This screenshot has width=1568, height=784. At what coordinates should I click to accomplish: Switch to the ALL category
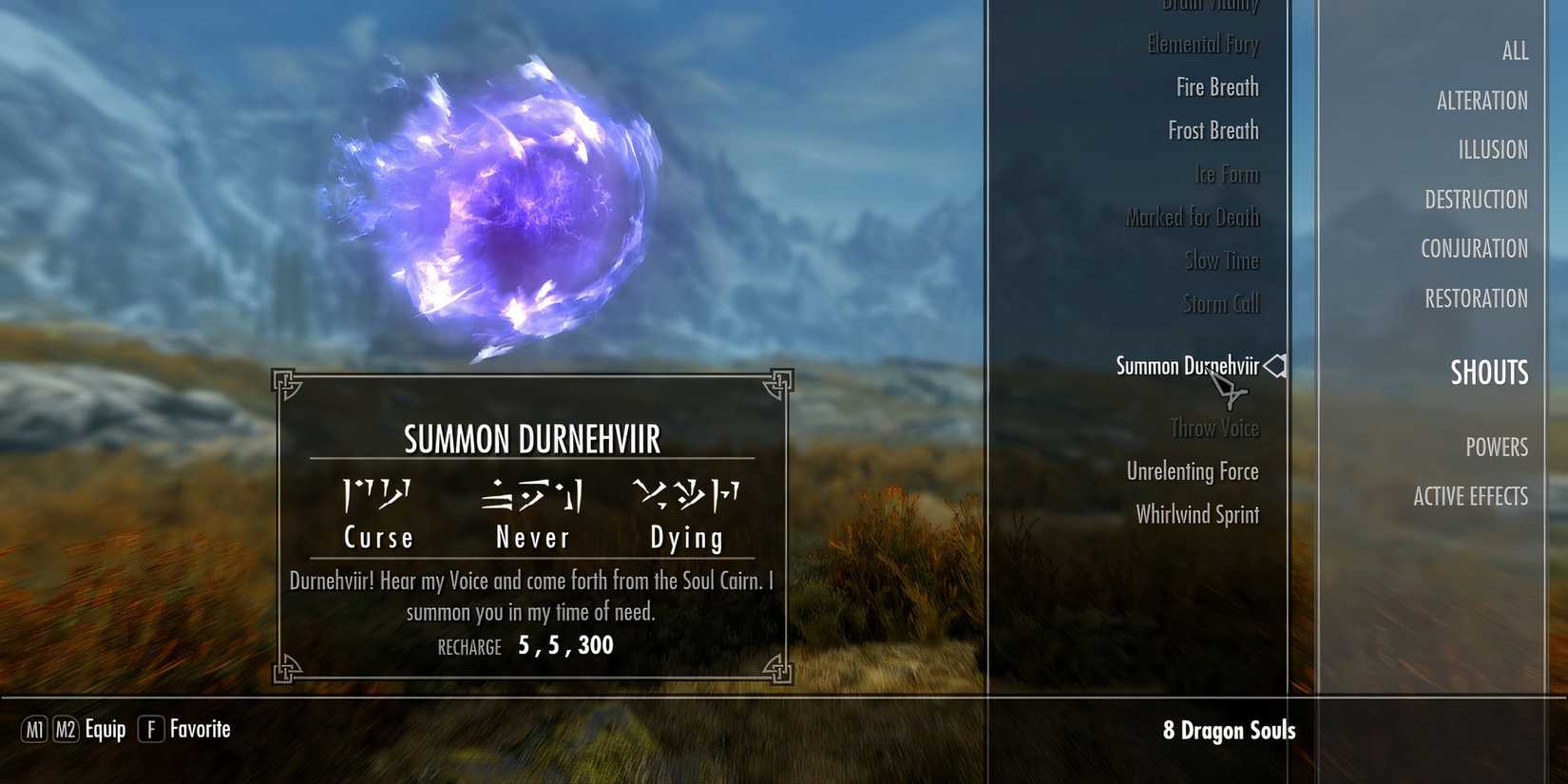[1515, 52]
